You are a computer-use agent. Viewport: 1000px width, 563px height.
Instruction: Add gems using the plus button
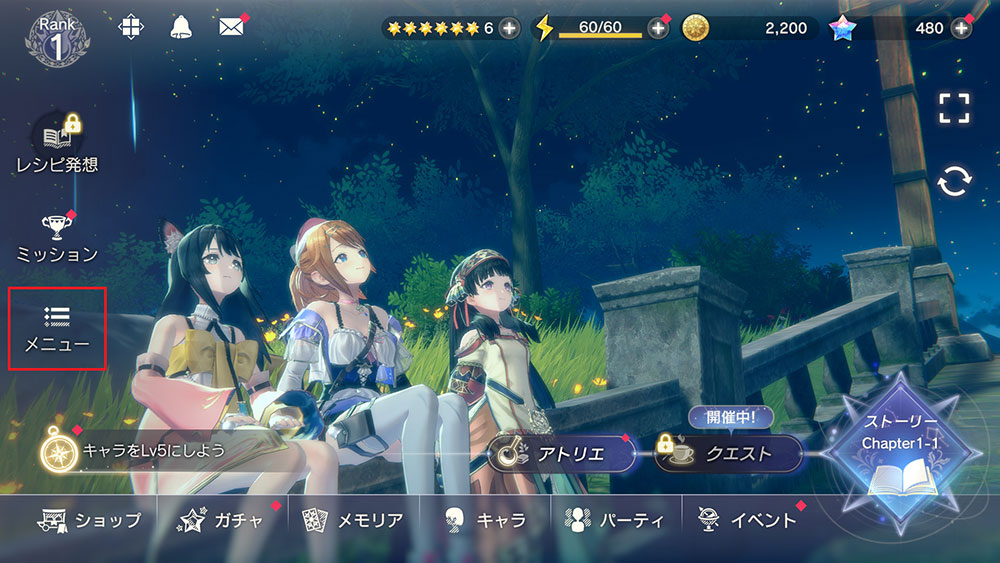tap(961, 28)
